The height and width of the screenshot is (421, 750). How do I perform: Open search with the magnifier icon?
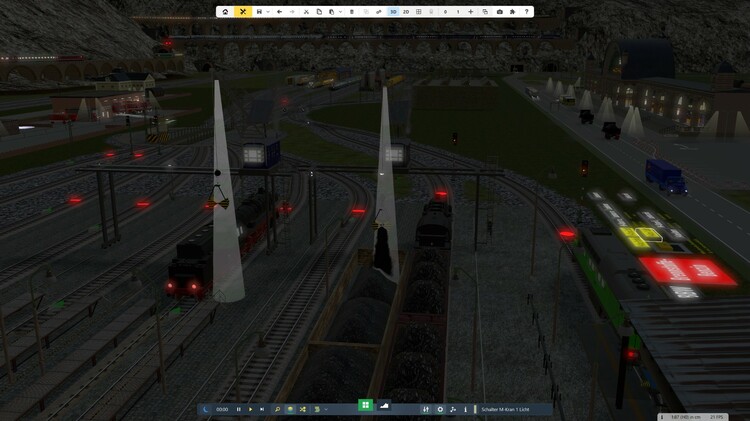tap(277, 409)
